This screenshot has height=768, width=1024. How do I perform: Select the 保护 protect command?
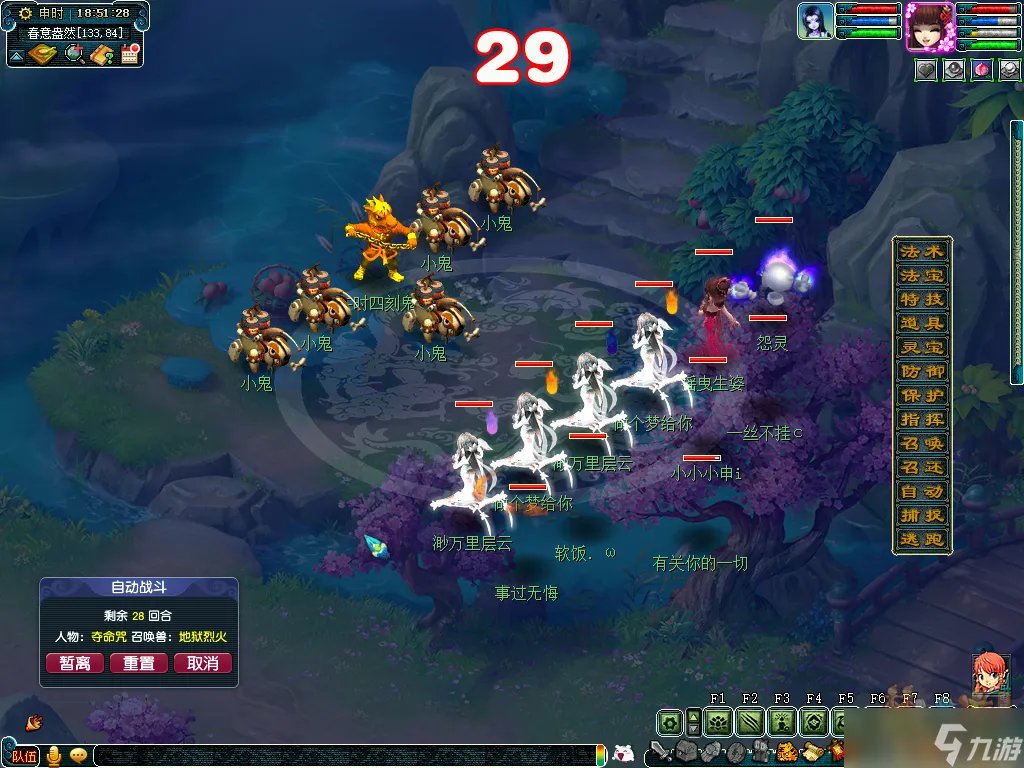(921, 395)
